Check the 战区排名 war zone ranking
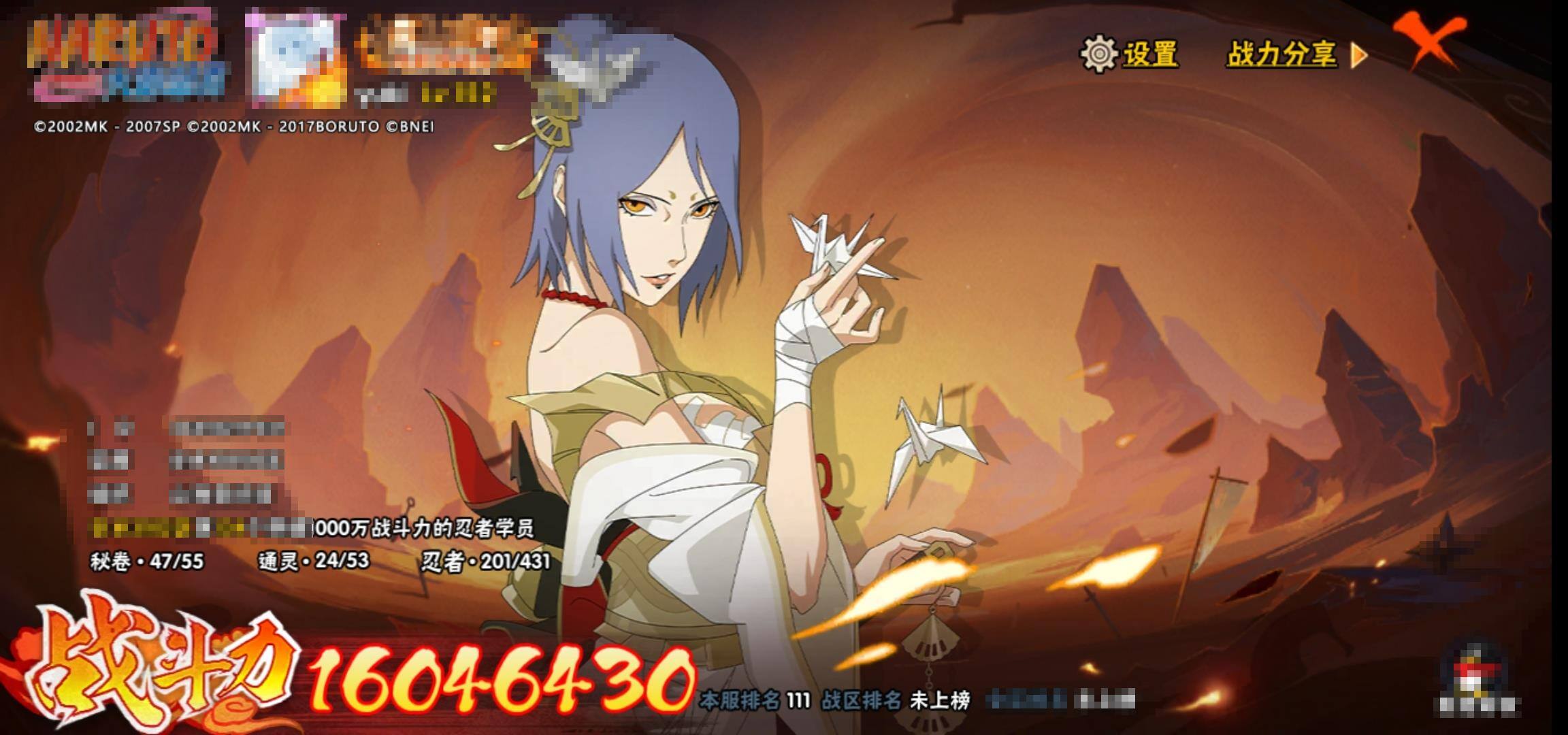Screen dimensions: 1568x735 coord(896,700)
